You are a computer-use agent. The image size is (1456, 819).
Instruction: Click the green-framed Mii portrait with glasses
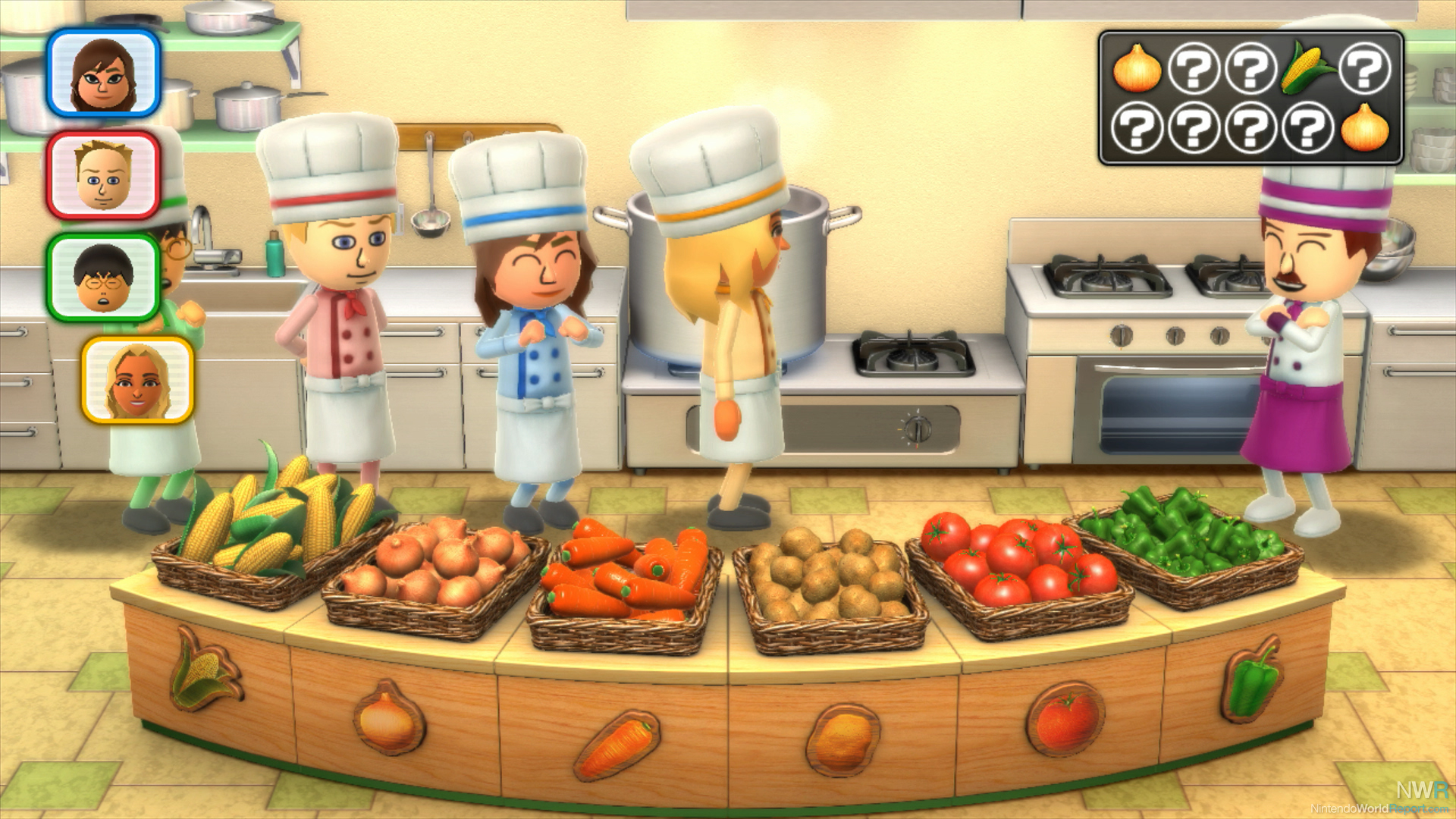coord(103,278)
